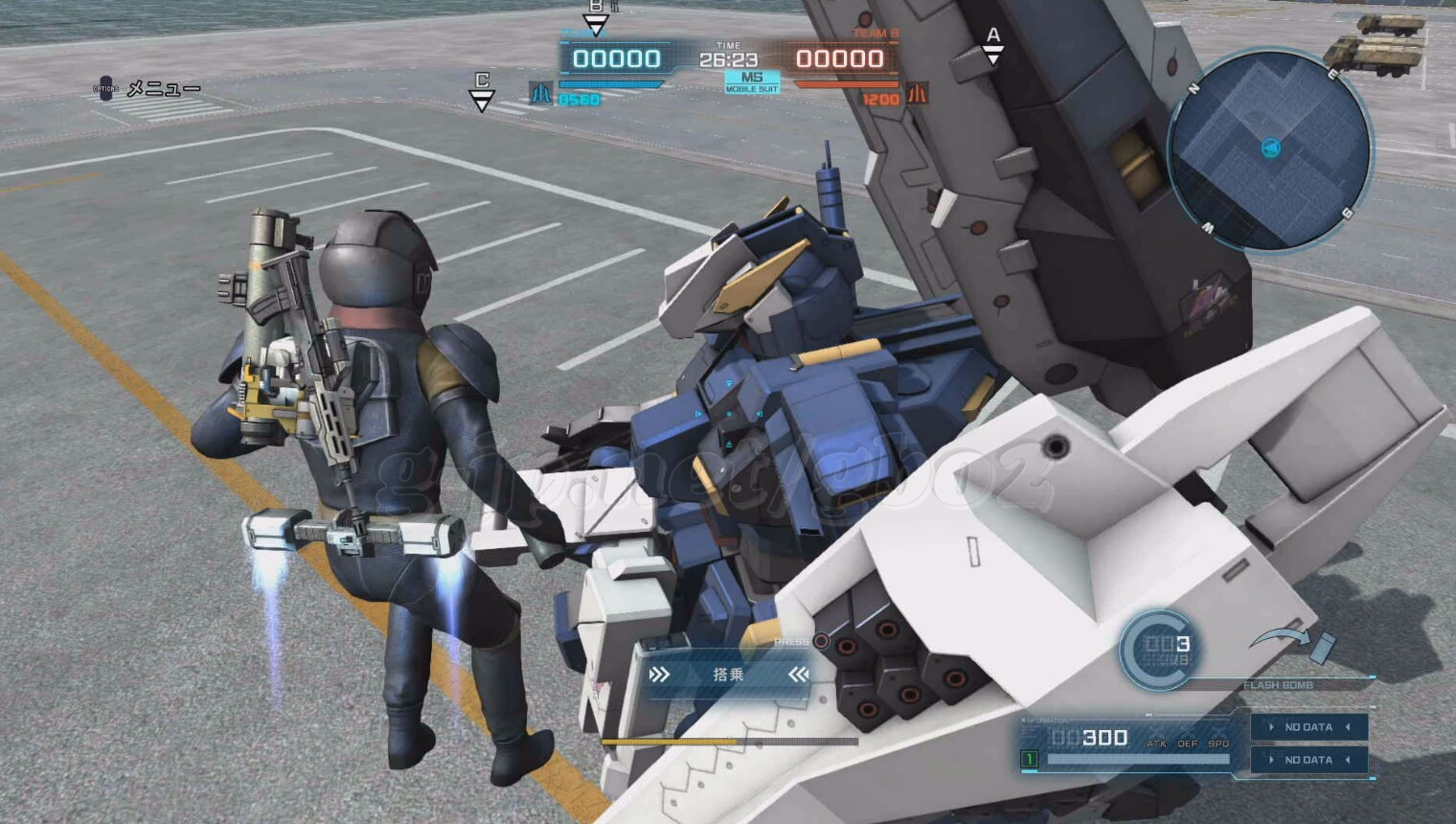Click the blue team emblem icon
This screenshot has height=824, width=1456.
541,94
